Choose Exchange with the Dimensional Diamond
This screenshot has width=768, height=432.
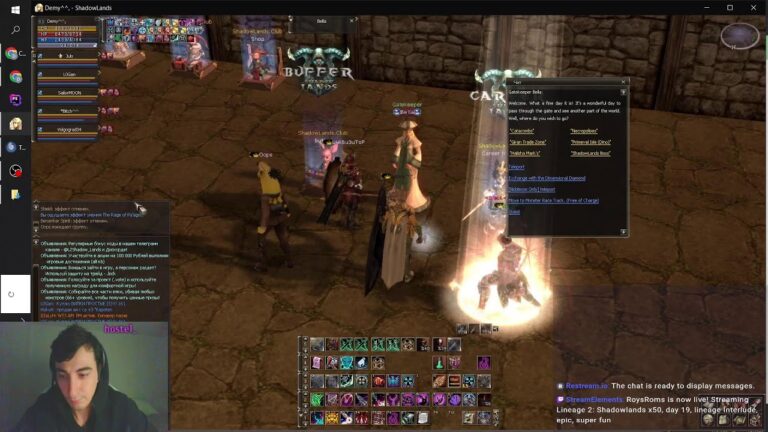point(546,178)
